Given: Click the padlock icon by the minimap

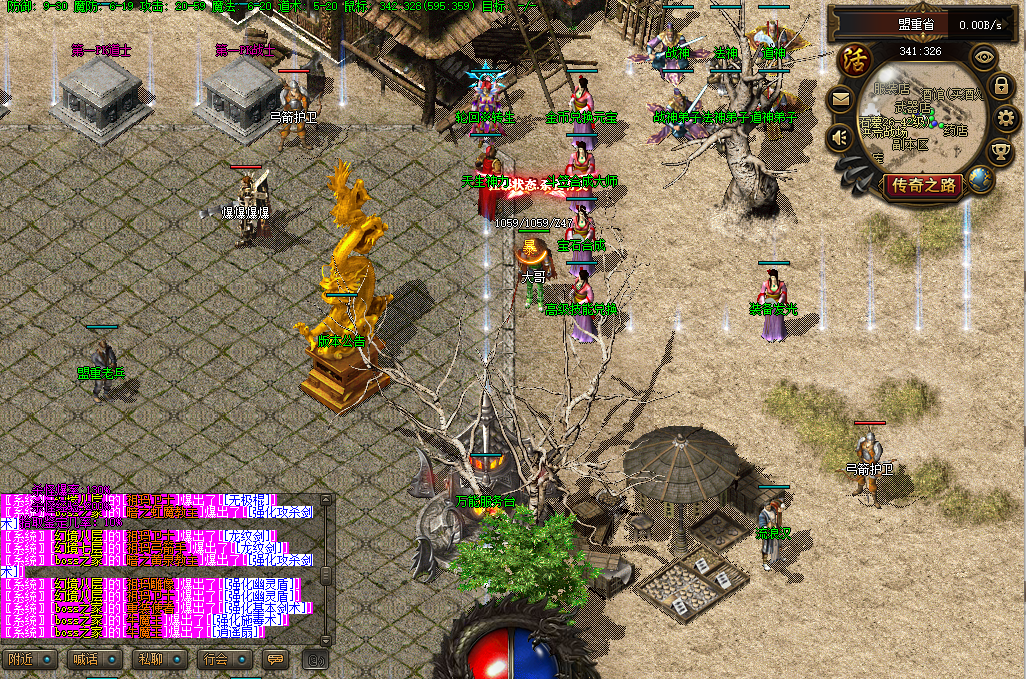Looking at the screenshot, I should point(1000,86).
